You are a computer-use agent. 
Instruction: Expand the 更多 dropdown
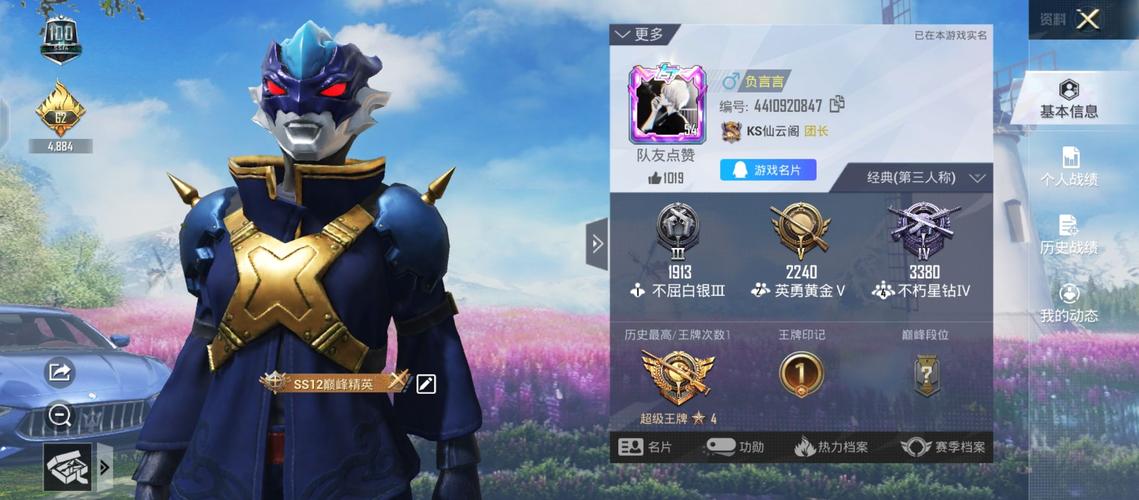click(x=639, y=35)
